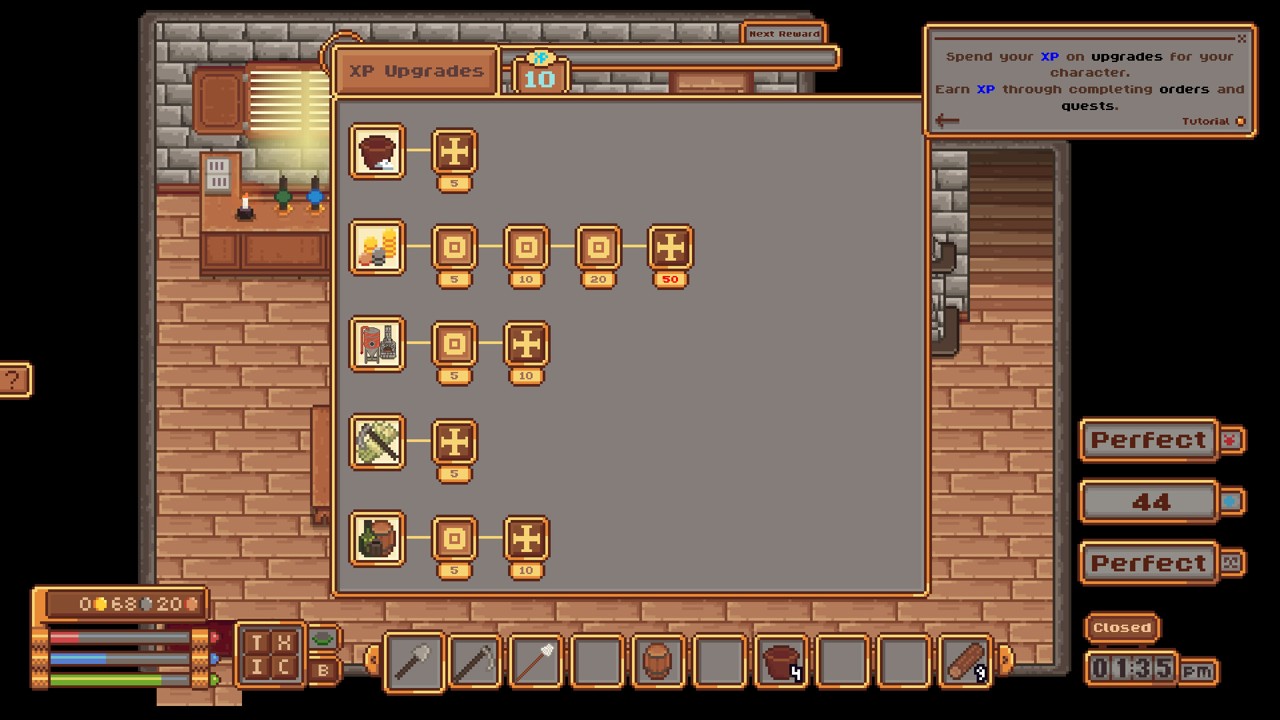Select the barrel and bottle category icon
The image size is (1280, 720).
click(377, 539)
